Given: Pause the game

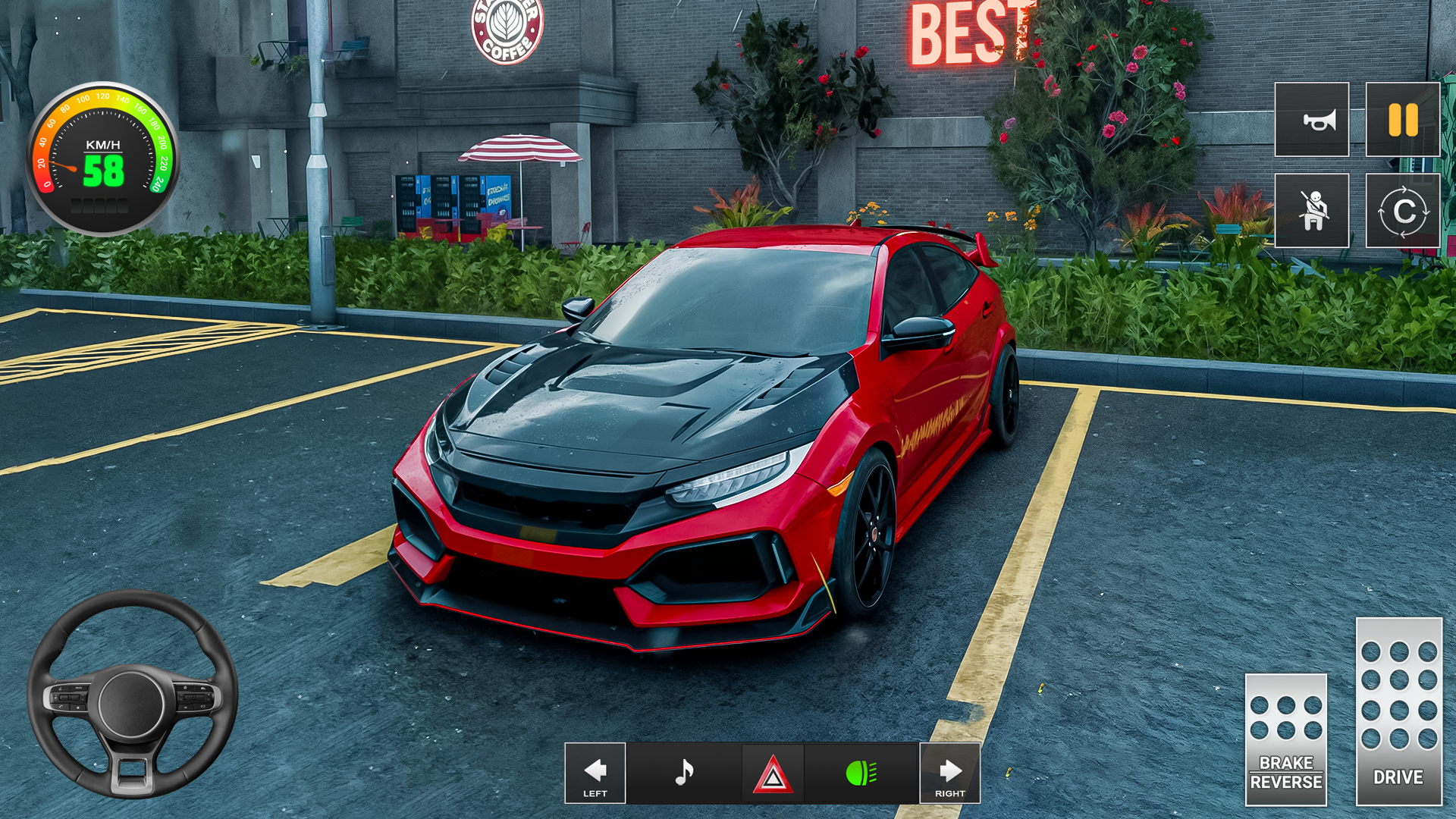Looking at the screenshot, I should [1402, 120].
